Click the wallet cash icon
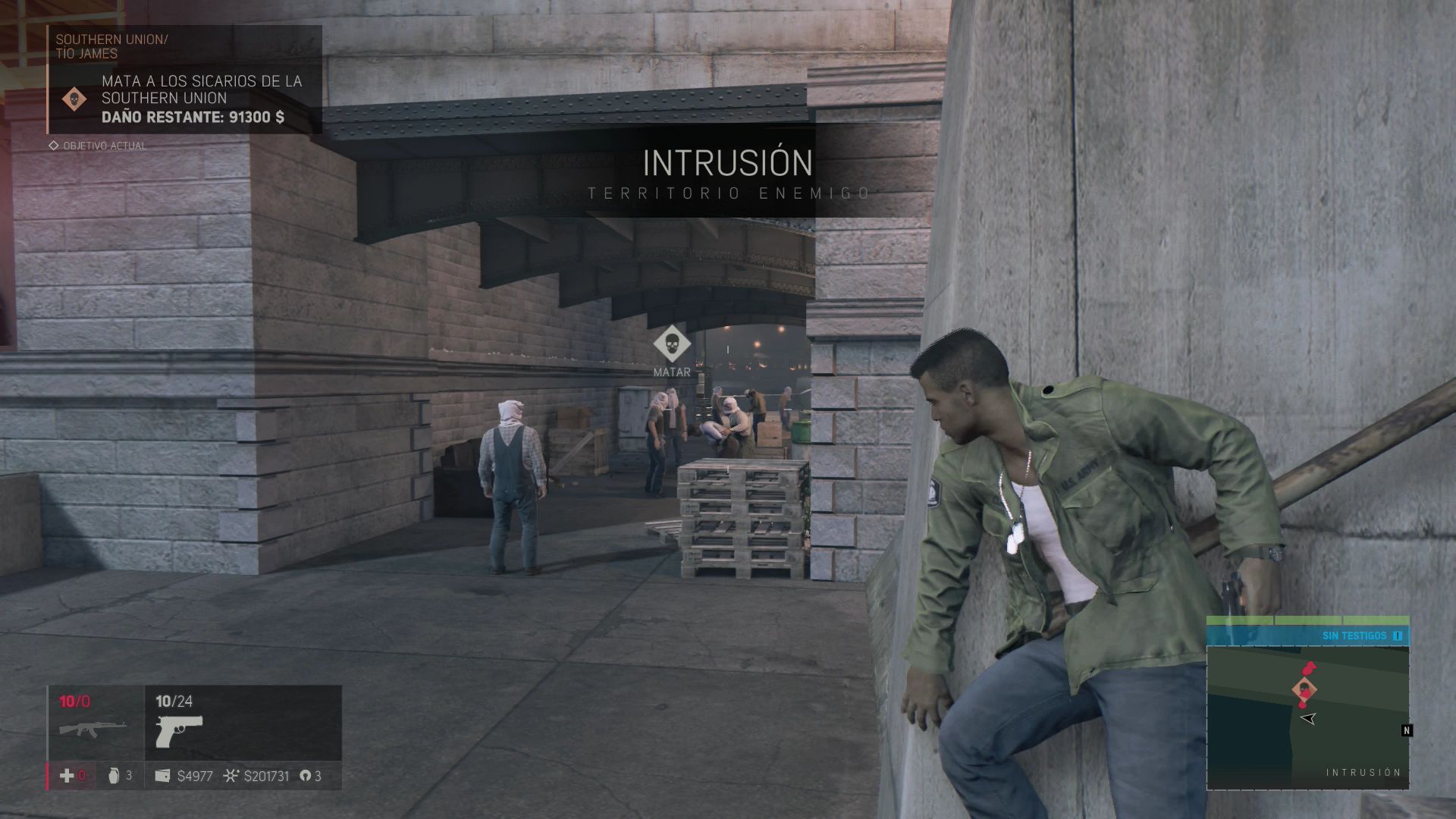The image size is (1456, 819). 162,776
